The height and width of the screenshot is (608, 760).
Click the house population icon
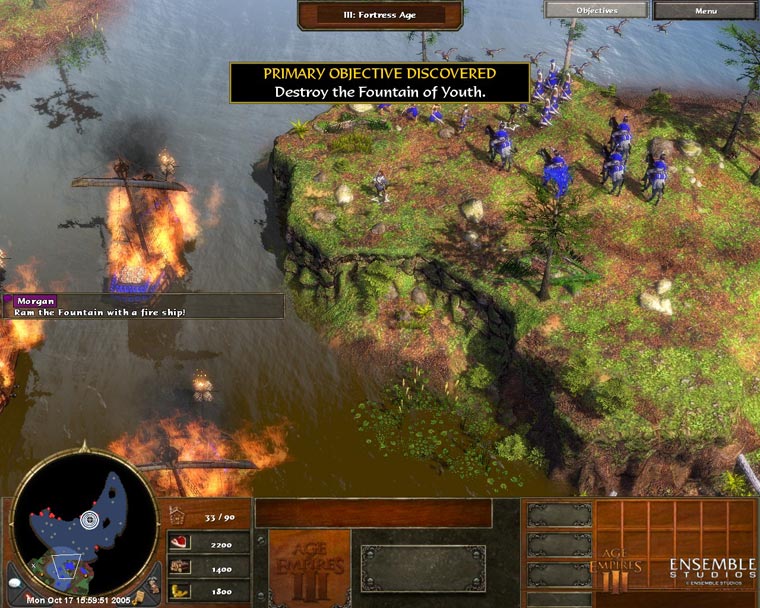click(179, 516)
